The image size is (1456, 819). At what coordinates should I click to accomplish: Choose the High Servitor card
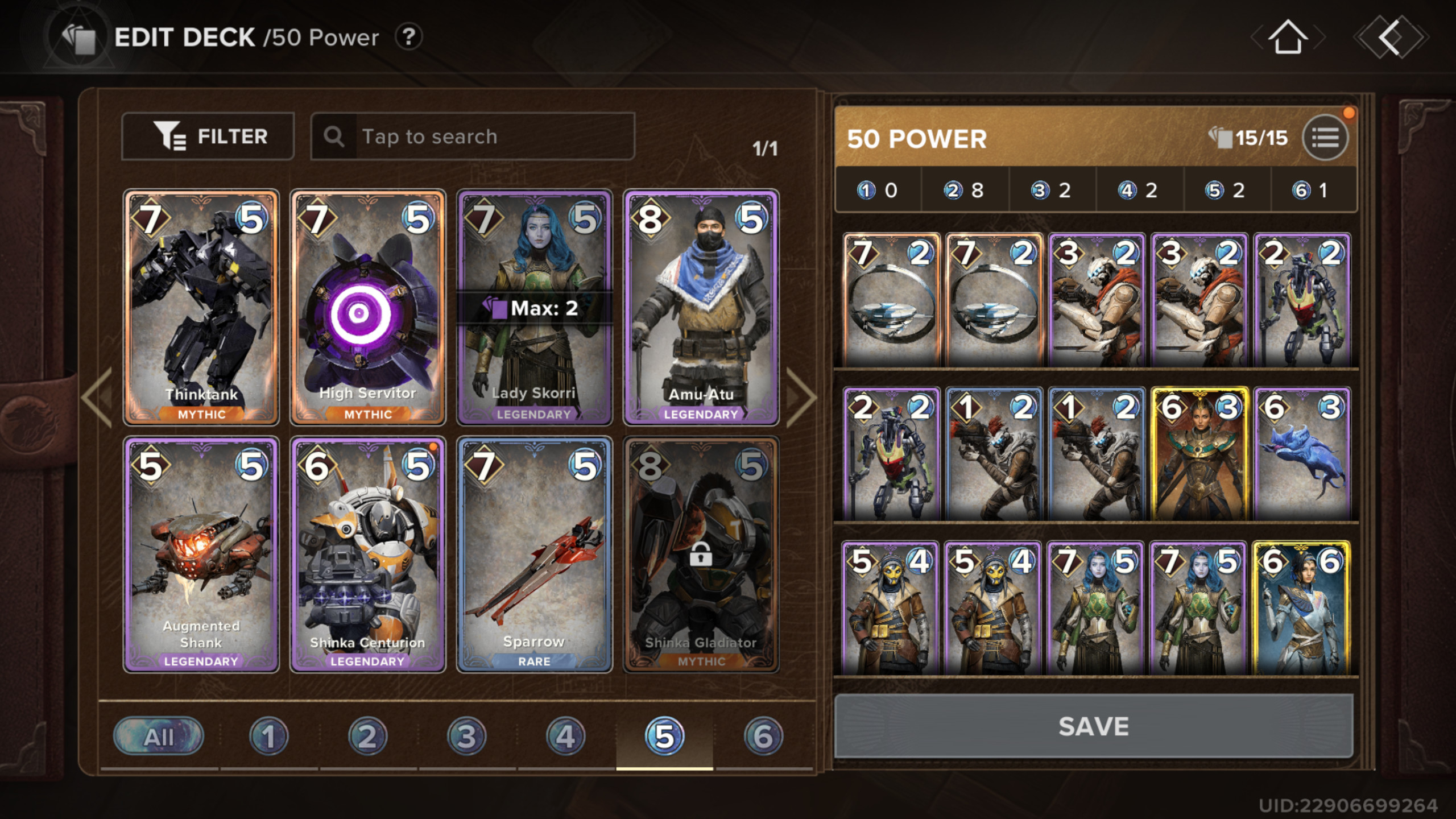(367, 307)
